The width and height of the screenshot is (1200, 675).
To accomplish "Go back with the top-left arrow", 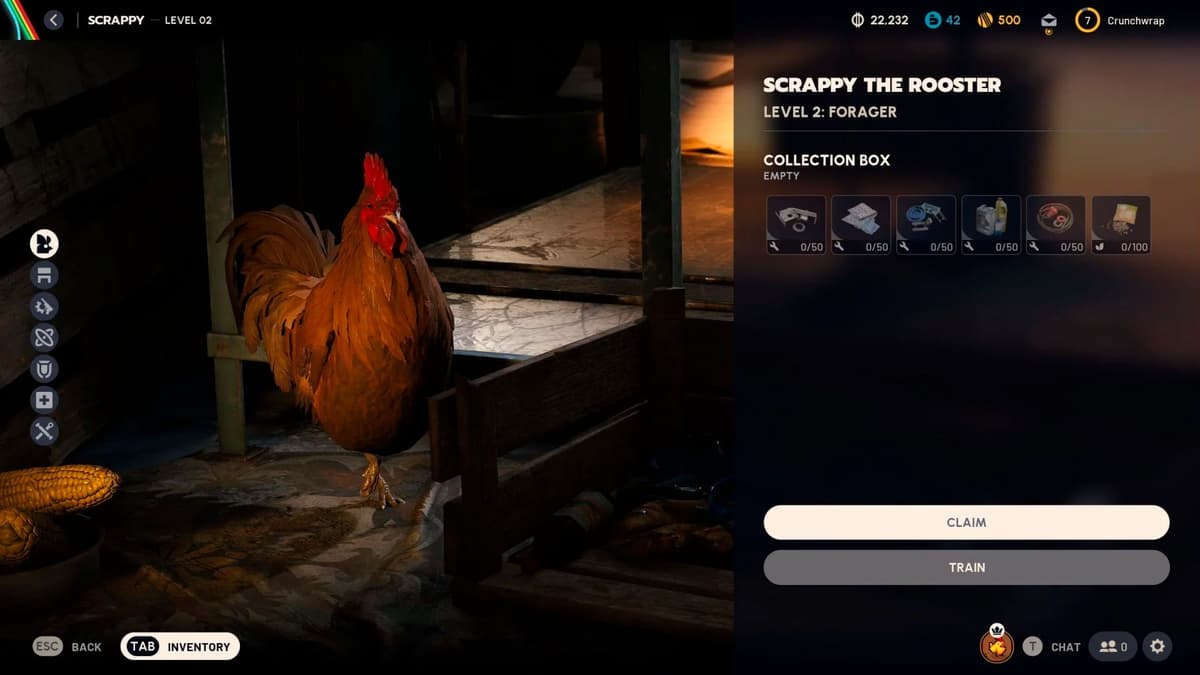I will [x=54, y=20].
